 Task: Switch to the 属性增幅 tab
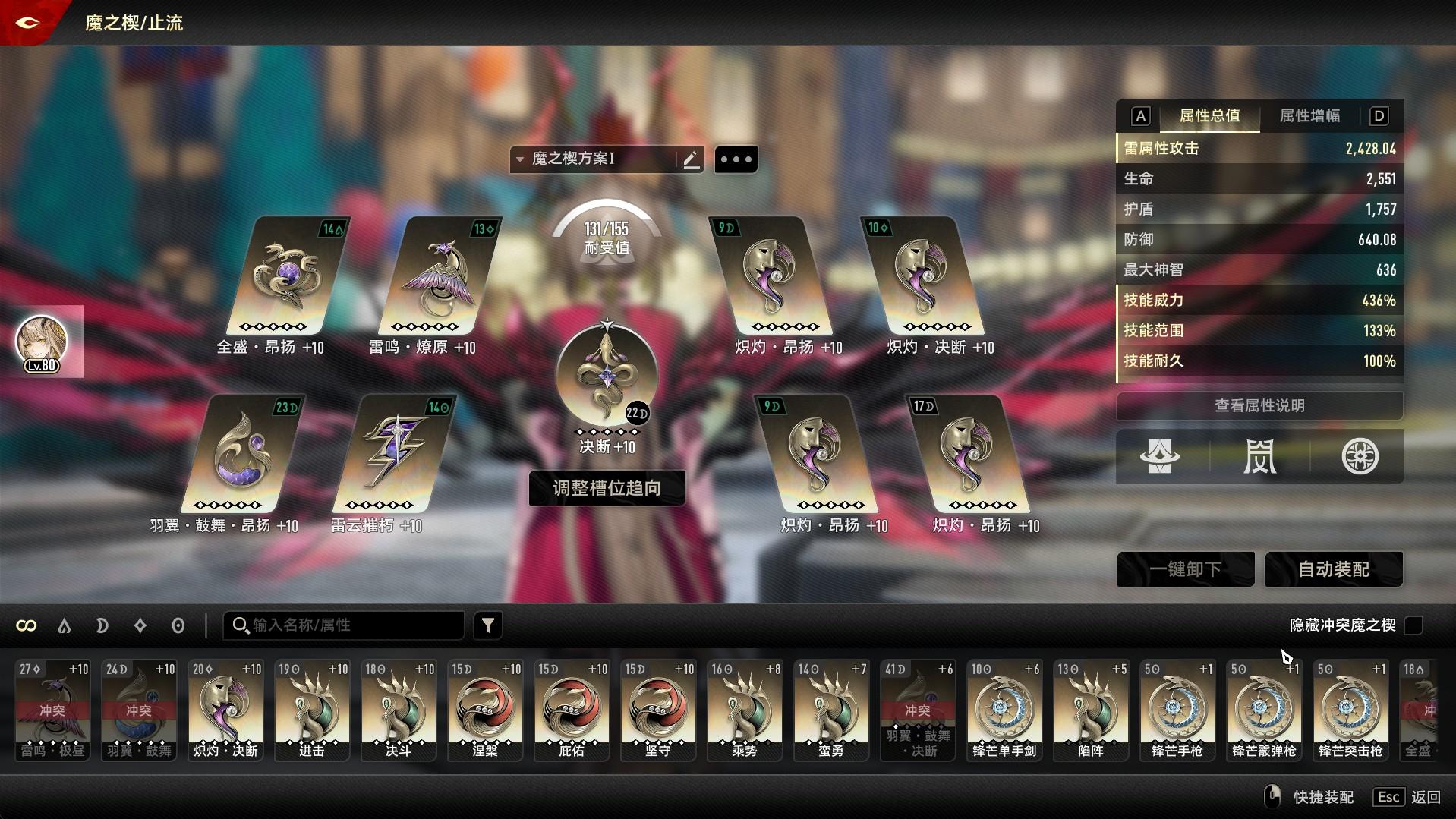pyautogui.click(x=1309, y=116)
